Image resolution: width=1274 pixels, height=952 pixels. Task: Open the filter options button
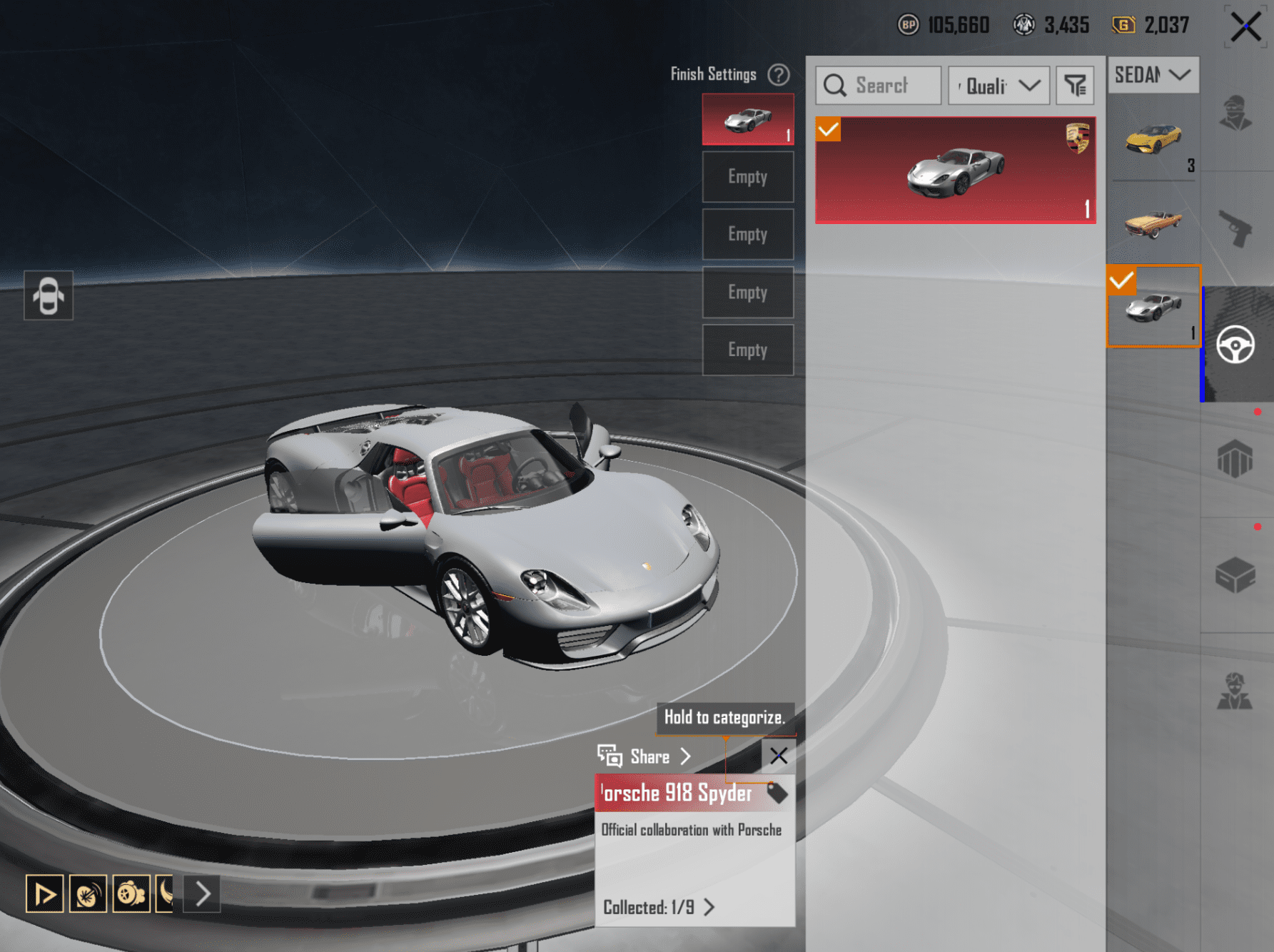pos(1075,86)
